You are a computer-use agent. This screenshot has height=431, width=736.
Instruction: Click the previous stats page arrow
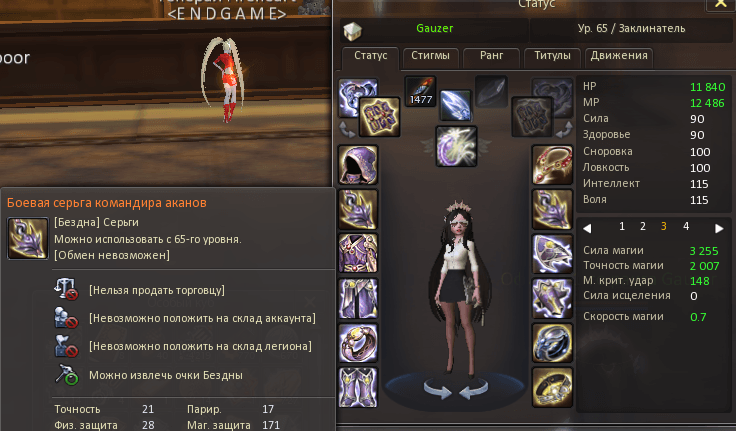click(x=588, y=228)
